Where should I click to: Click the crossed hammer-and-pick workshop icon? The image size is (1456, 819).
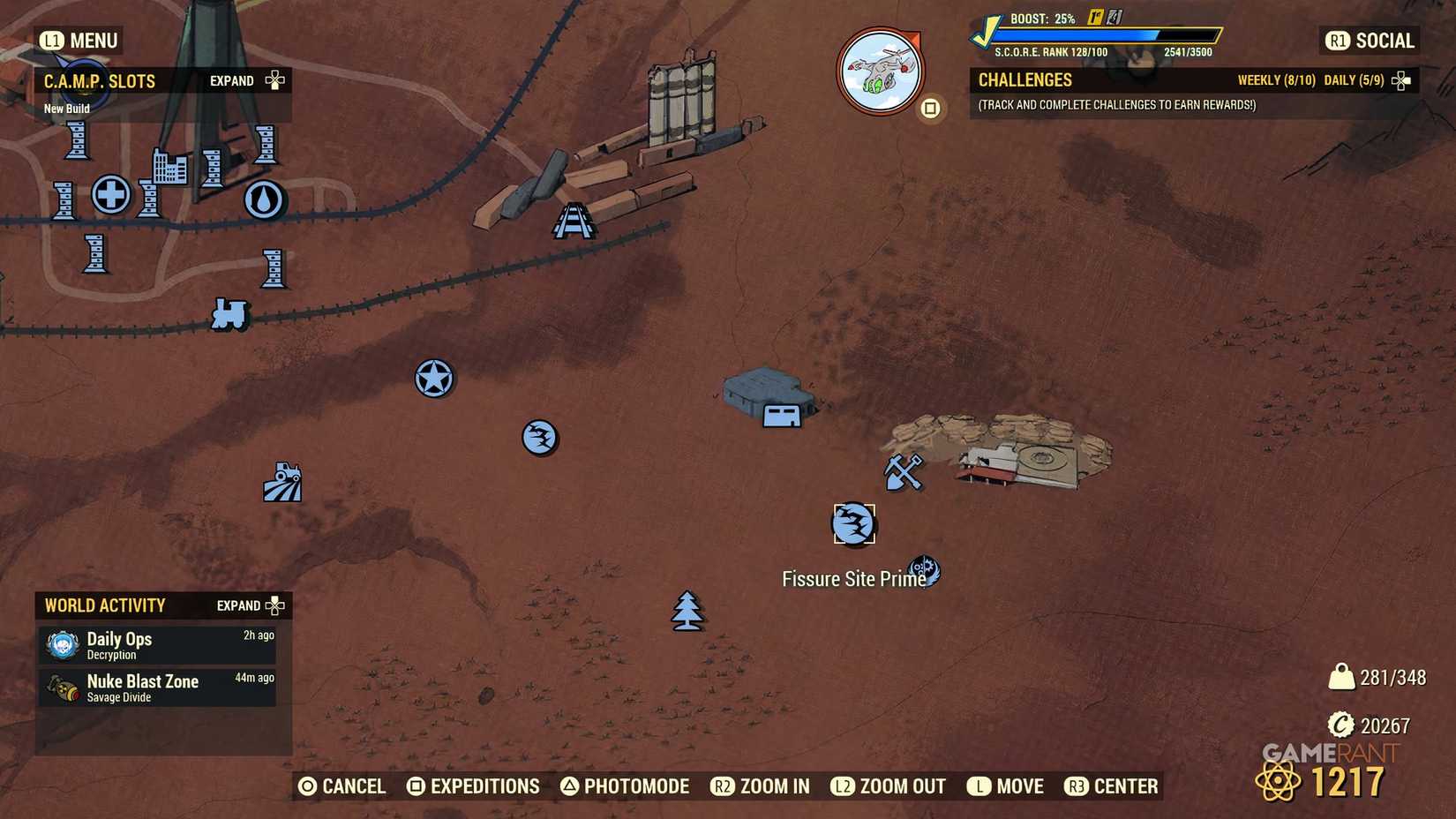tap(904, 472)
